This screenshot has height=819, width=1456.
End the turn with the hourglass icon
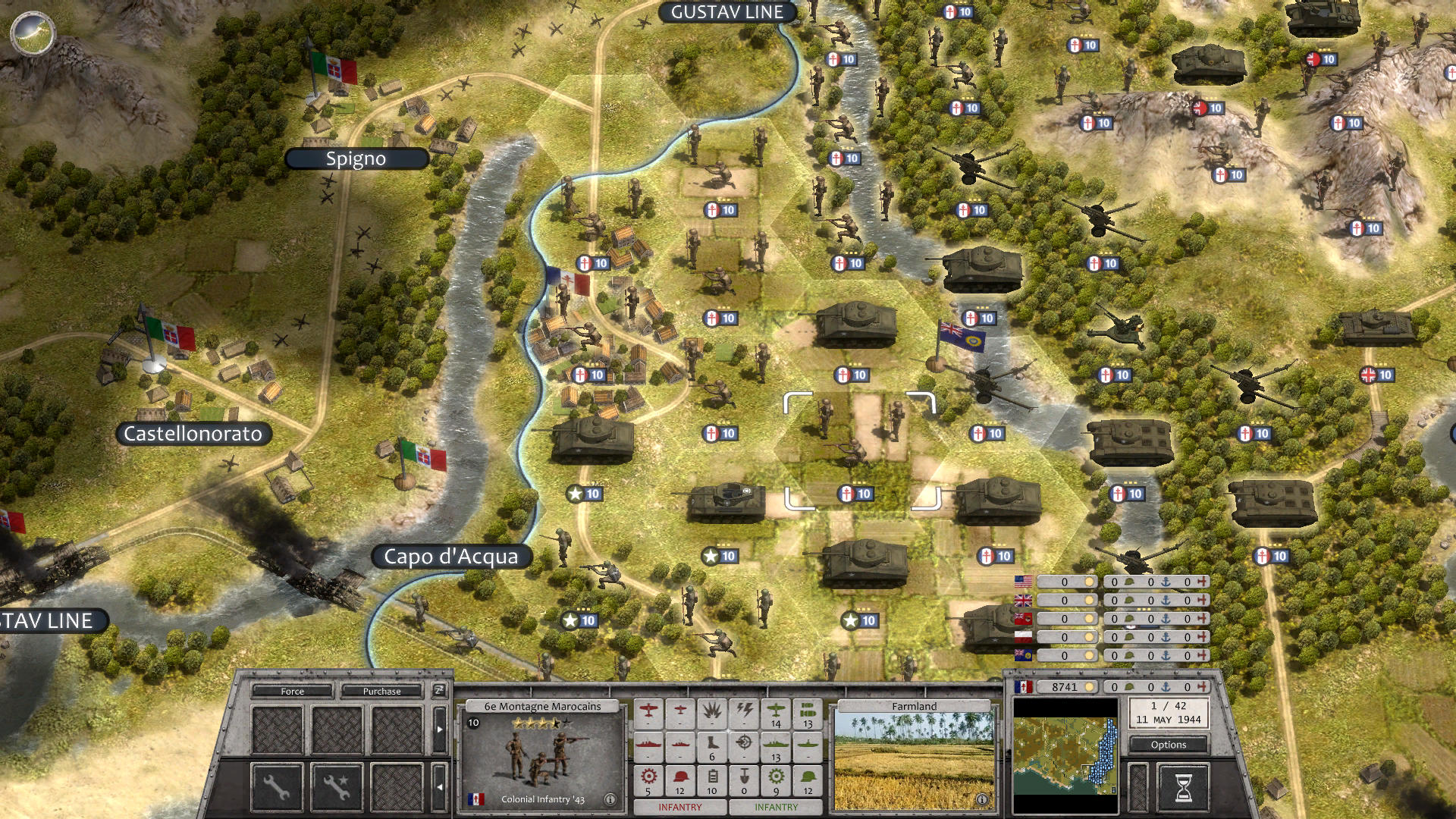click(x=1184, y=786)
